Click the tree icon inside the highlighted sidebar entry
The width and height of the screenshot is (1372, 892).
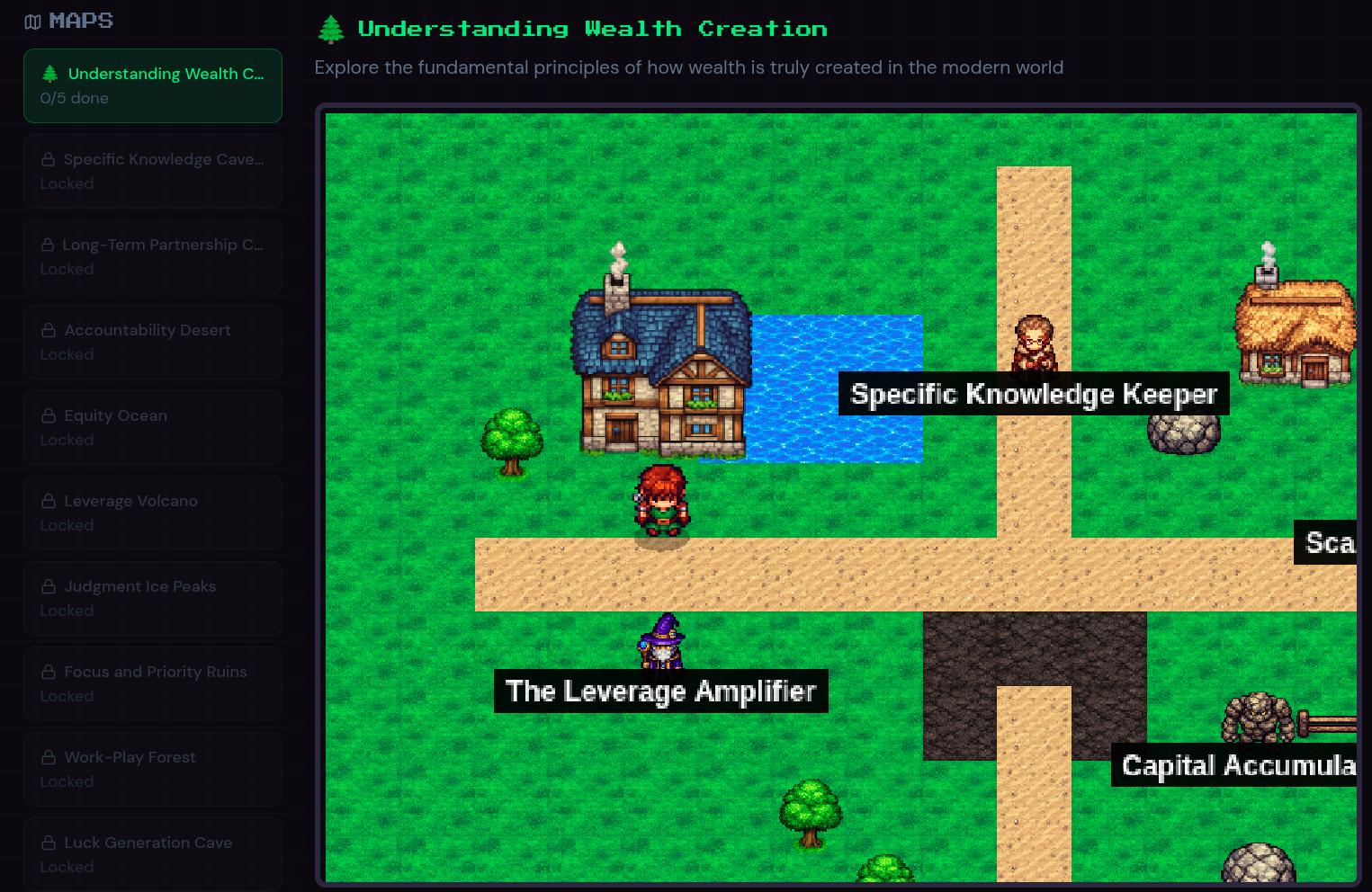(x=51, y=73)
